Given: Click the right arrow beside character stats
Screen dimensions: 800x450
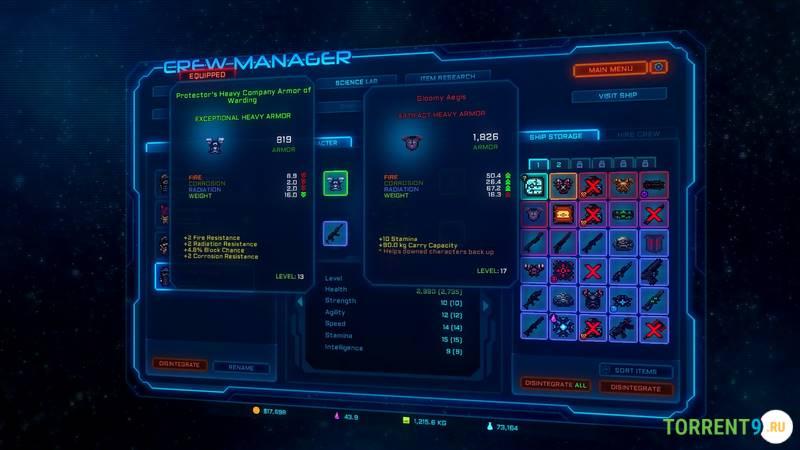Looking at the screenshot, I should click(x=487, y=305).
